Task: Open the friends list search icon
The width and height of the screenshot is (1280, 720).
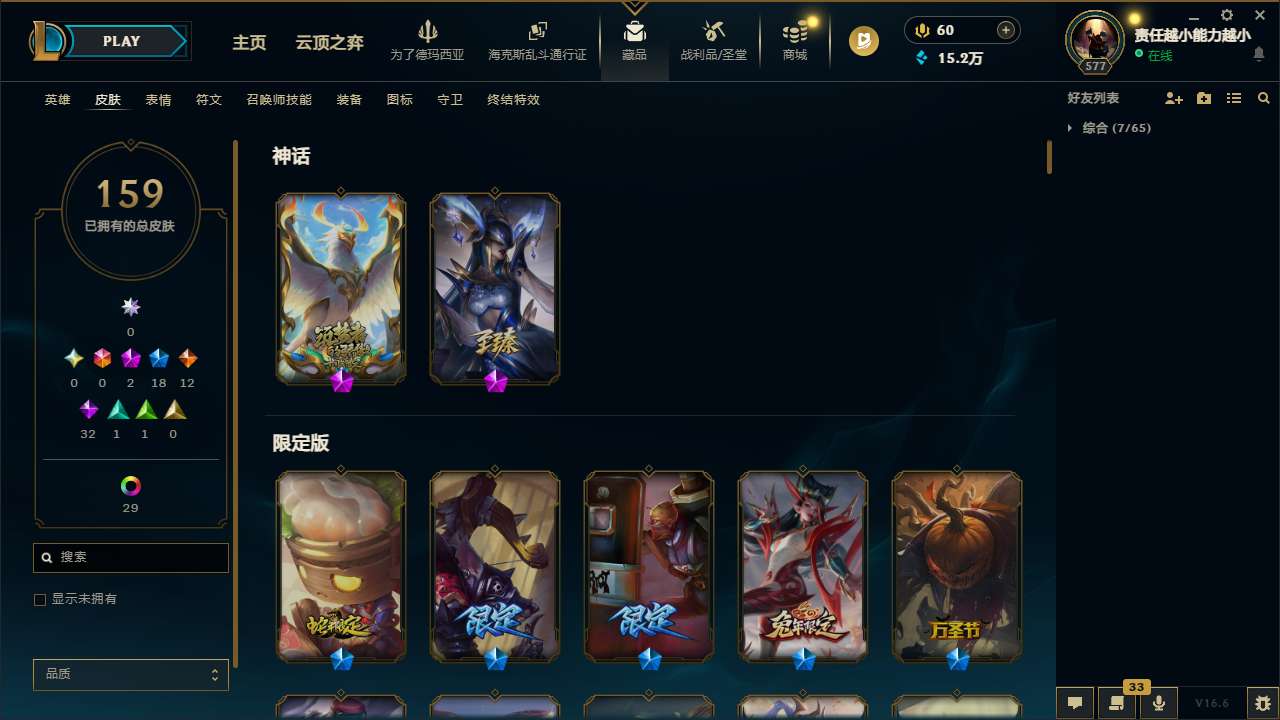Action: click(1264, 98)
